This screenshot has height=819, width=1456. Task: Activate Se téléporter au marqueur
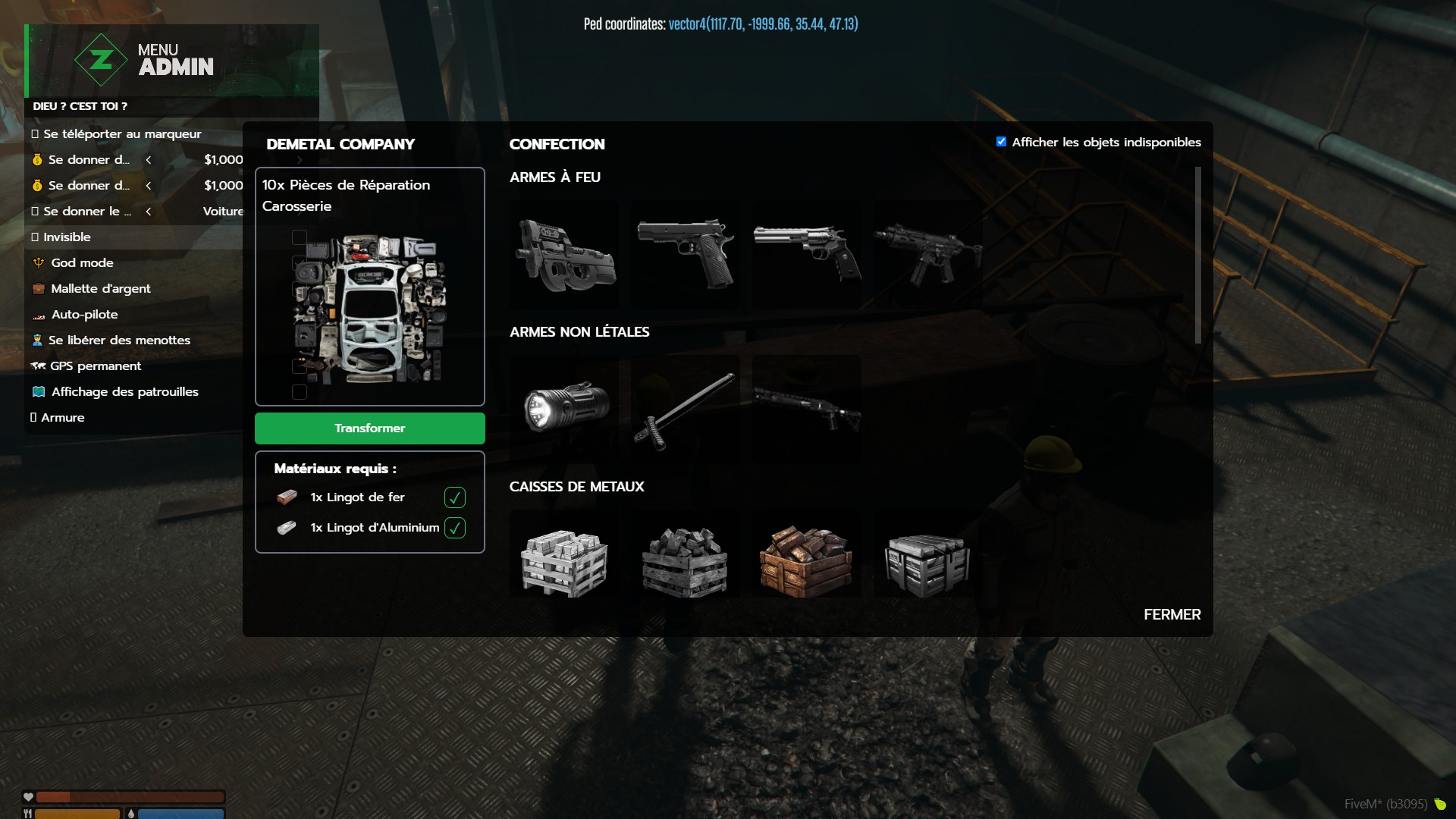[x=121, y=134]
